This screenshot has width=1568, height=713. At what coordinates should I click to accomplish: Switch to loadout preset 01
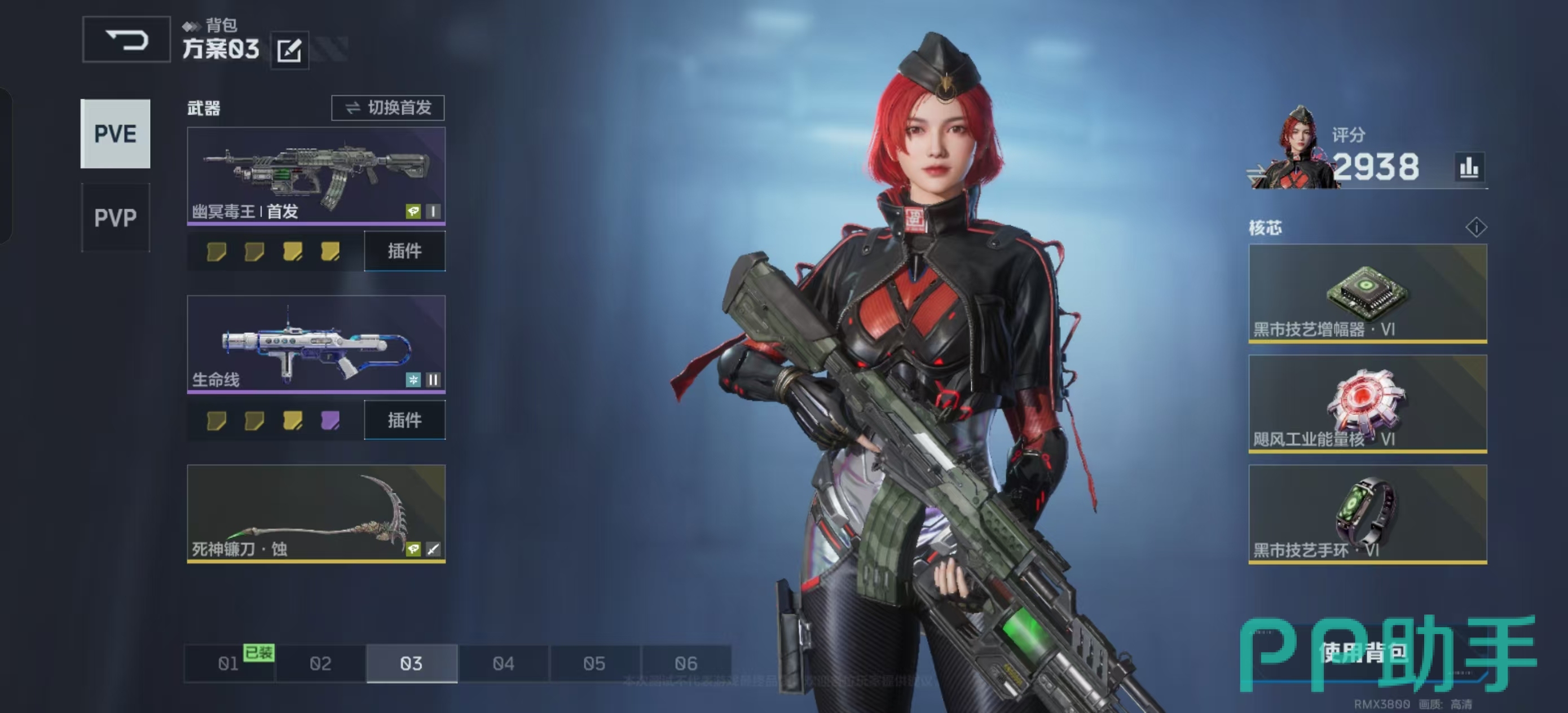tap(229, 663)
